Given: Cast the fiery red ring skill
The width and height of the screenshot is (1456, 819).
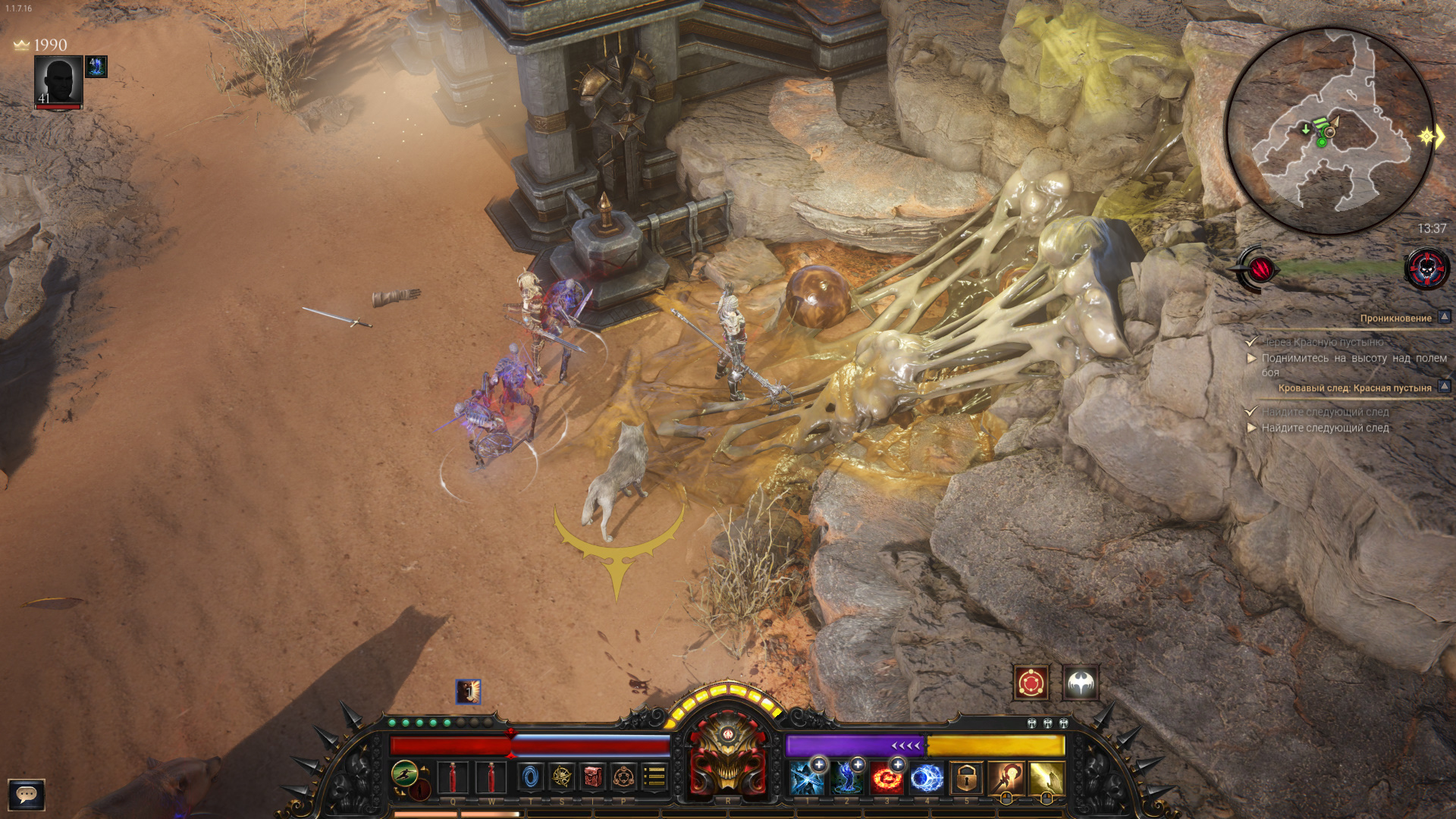Looking at the screenshot, I should pos(886,779).
